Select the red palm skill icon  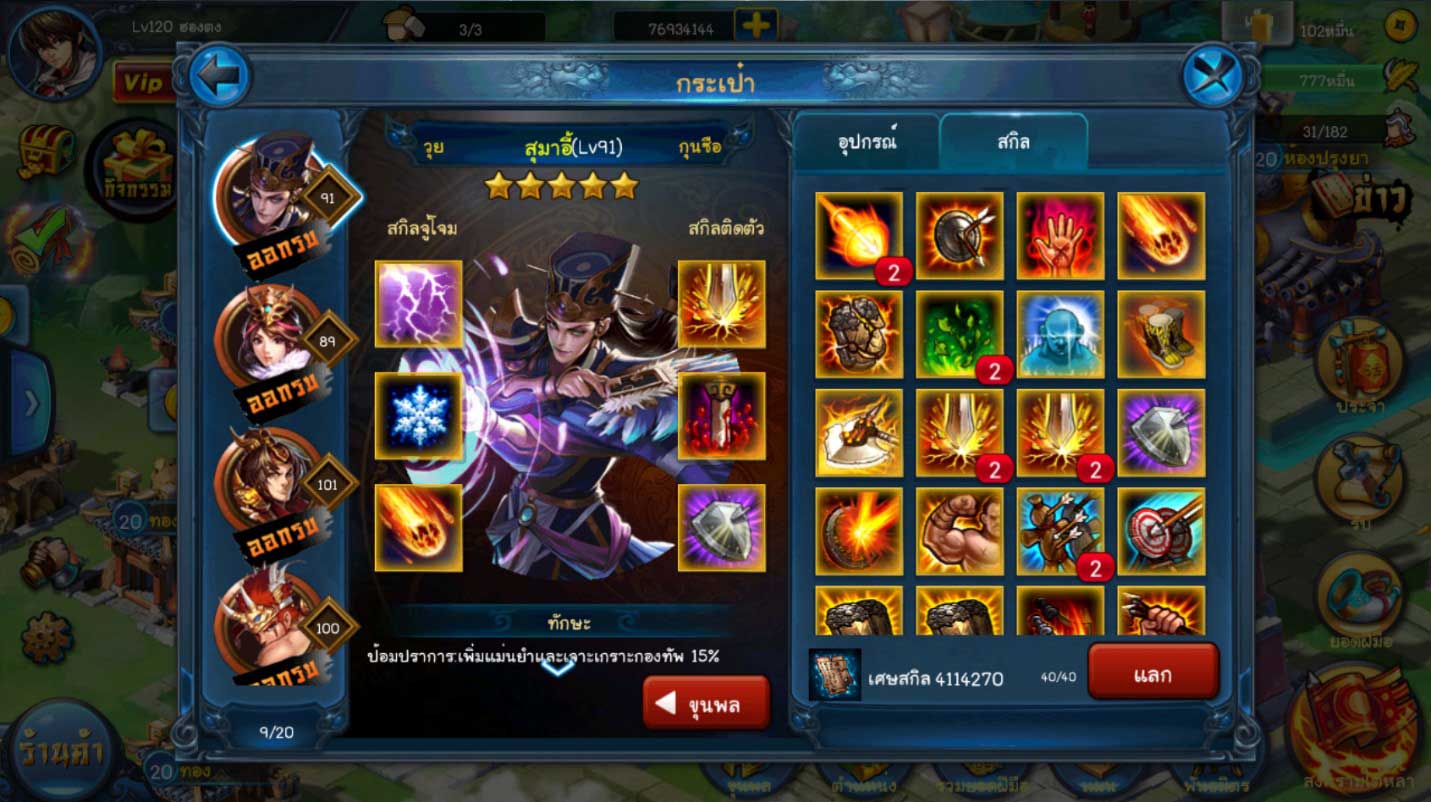[x=1060, y=237]
